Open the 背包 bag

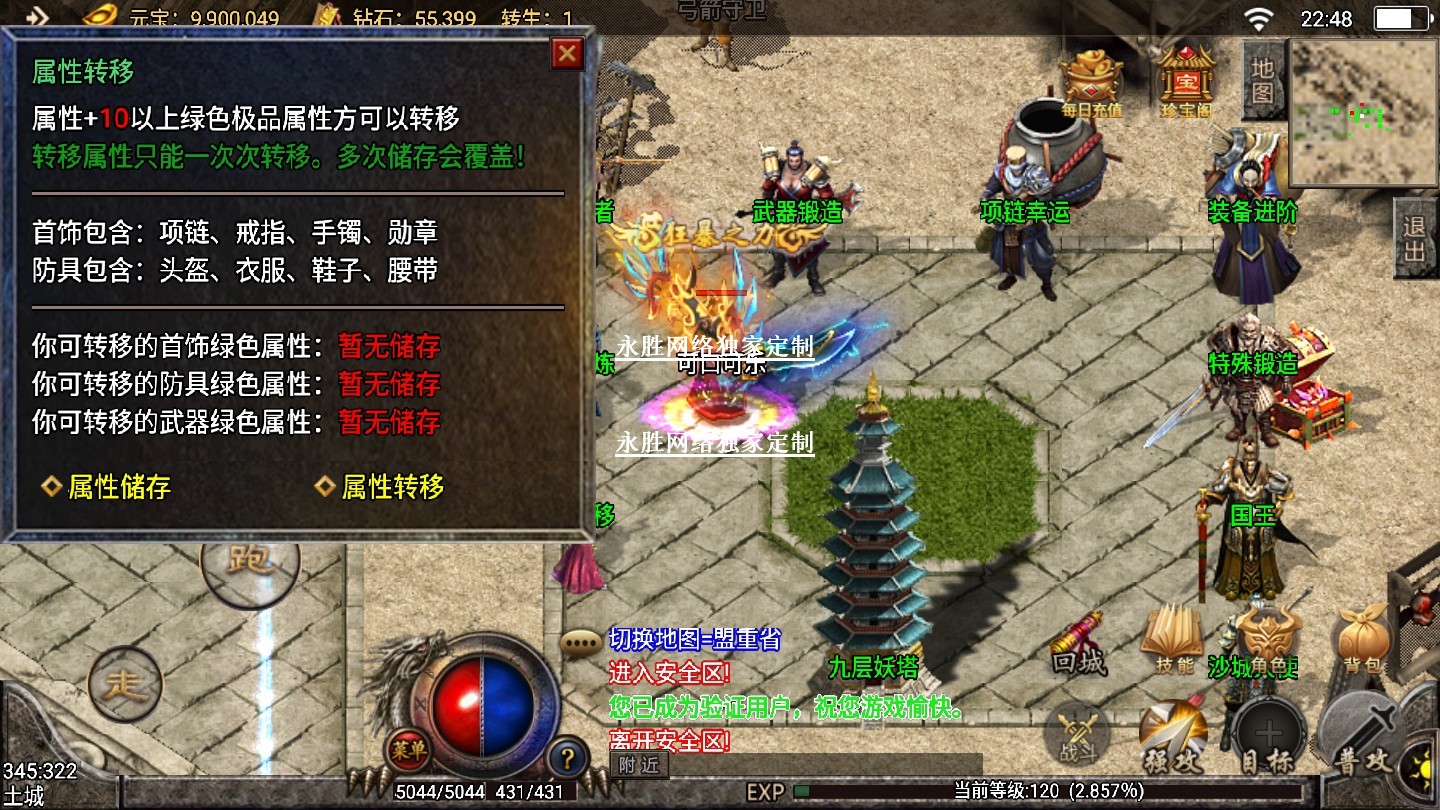click(x=1365, y=639)
